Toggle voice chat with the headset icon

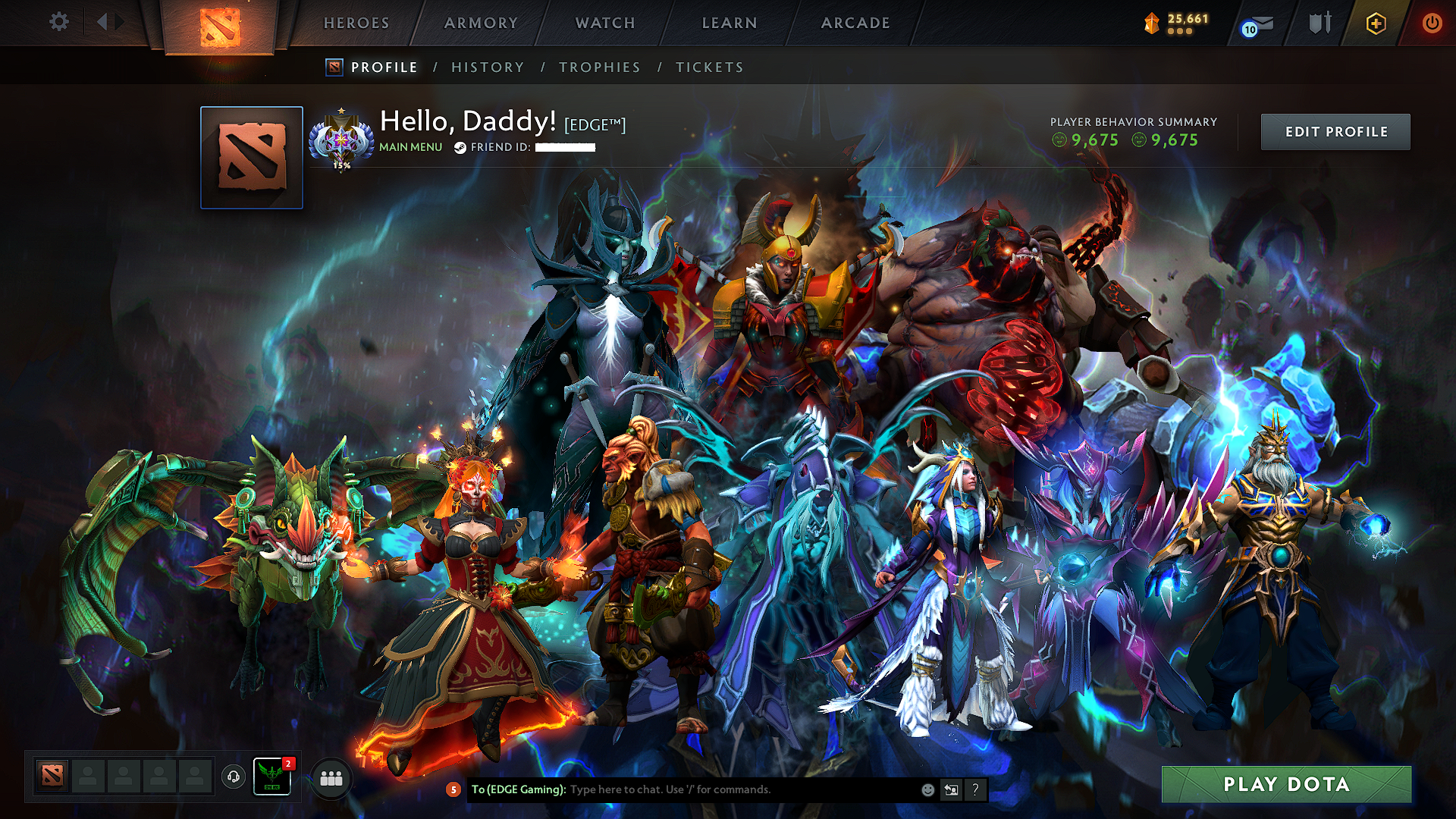coord(232,777)
